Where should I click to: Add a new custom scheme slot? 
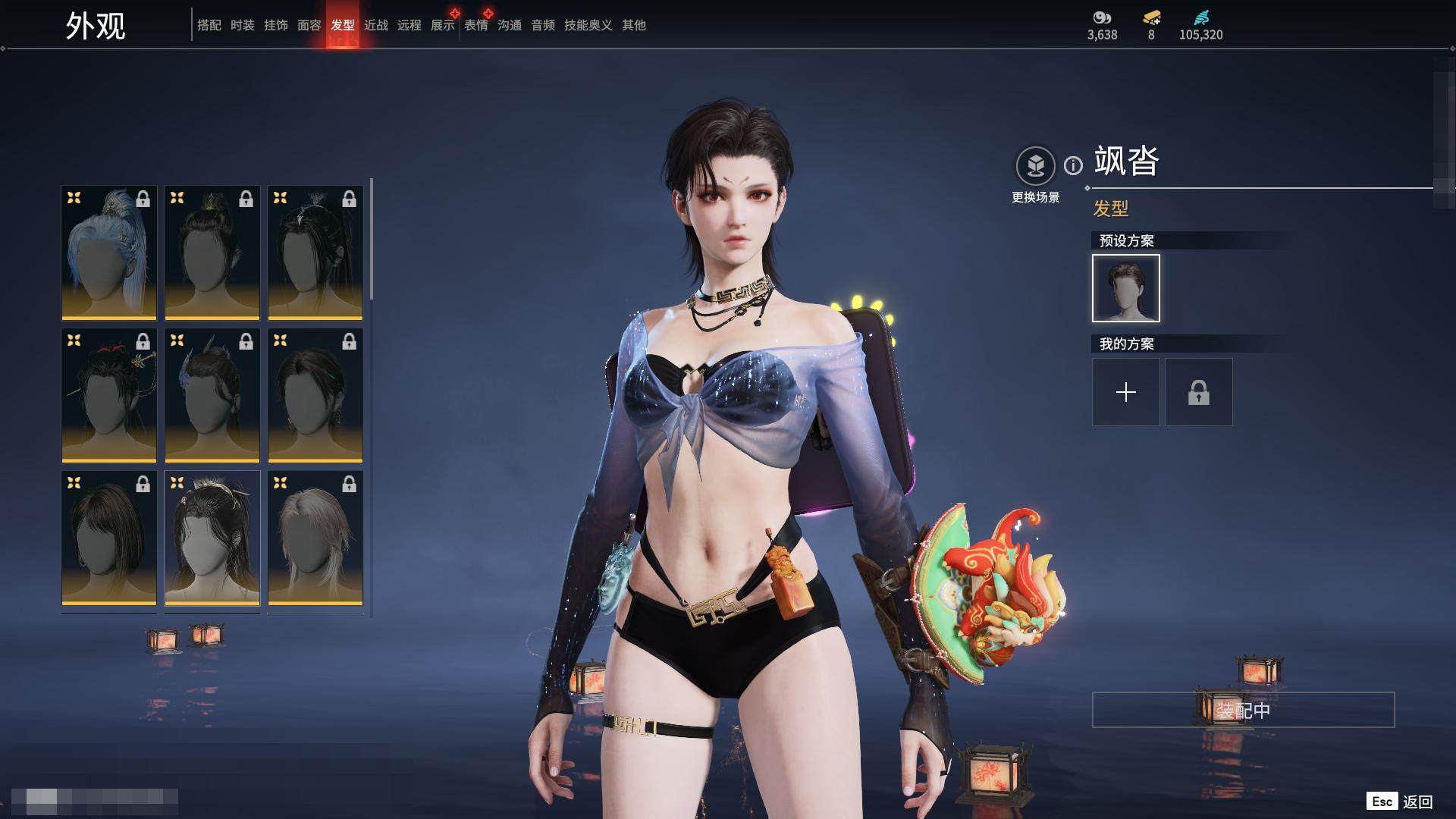point(1125,392)
